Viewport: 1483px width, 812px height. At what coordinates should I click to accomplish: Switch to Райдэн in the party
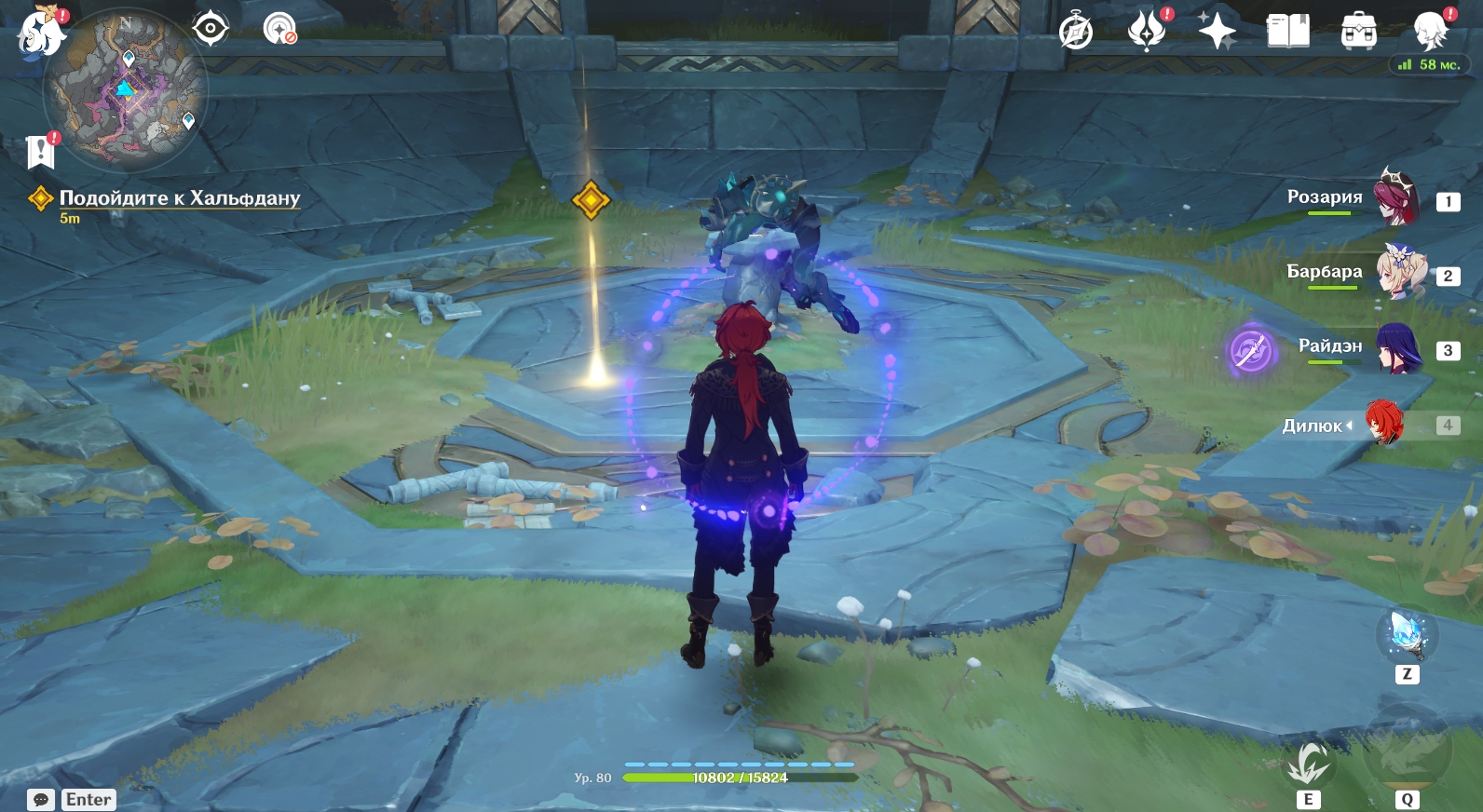click(x=1397, y=348)
